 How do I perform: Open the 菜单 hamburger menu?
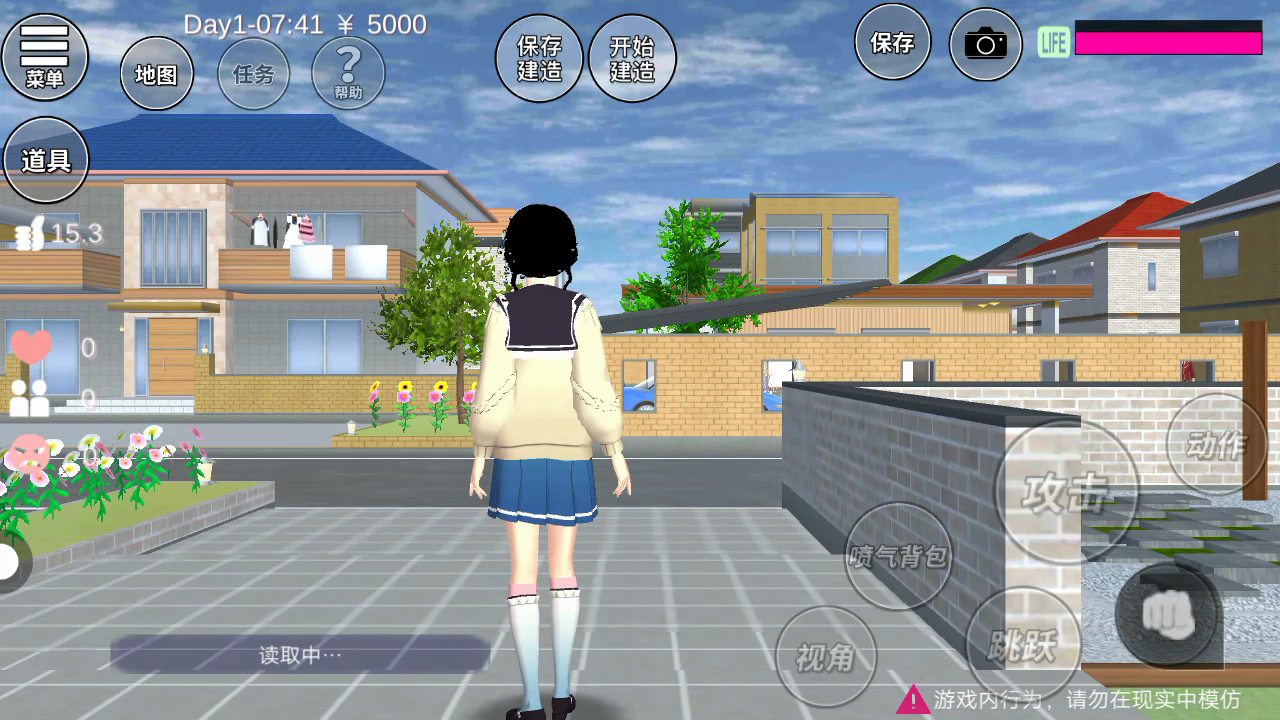pos(45,56)
